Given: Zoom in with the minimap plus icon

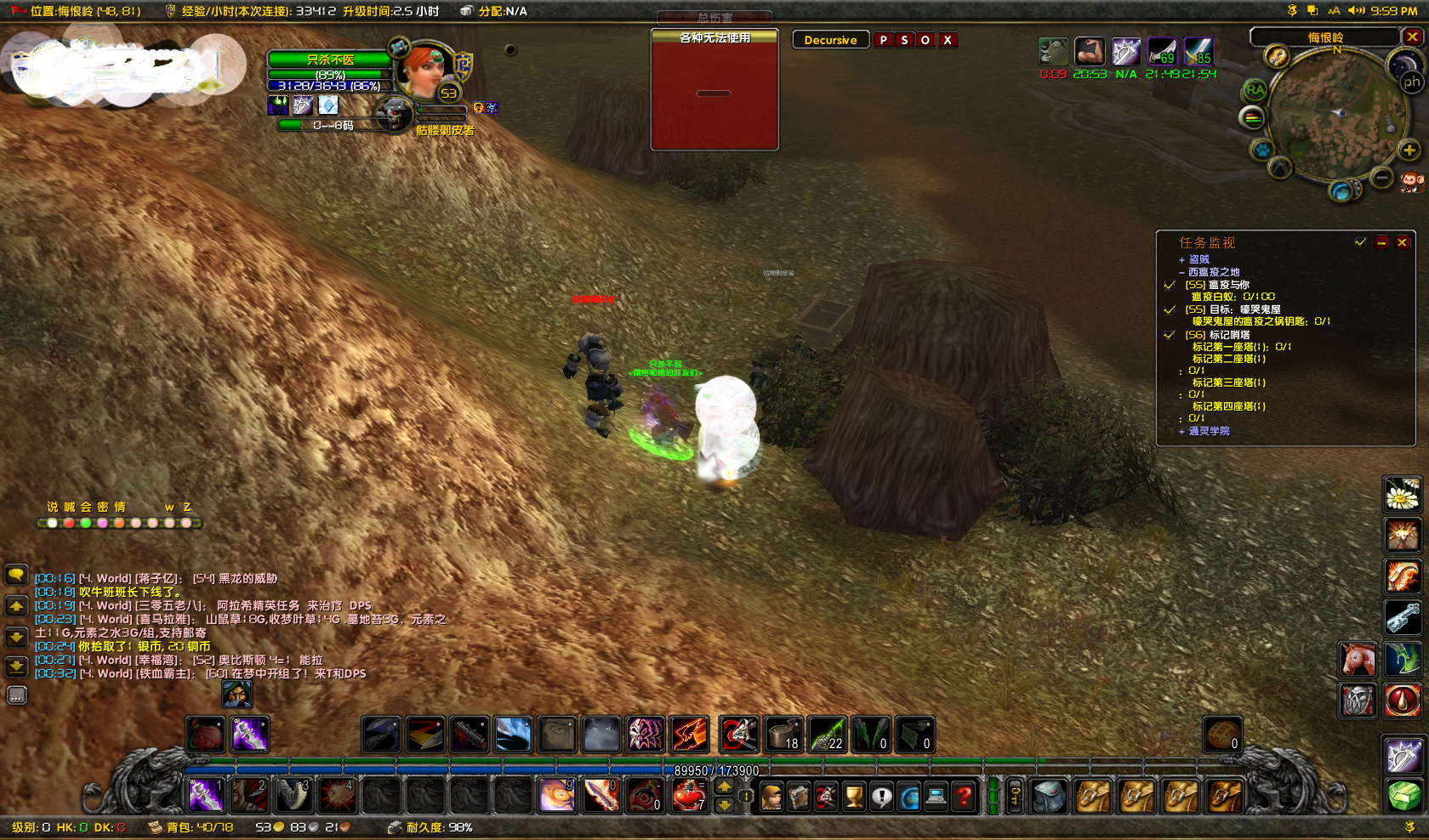Looking at the screenshot, I should pyautogui.click(x=1409, y=150).
